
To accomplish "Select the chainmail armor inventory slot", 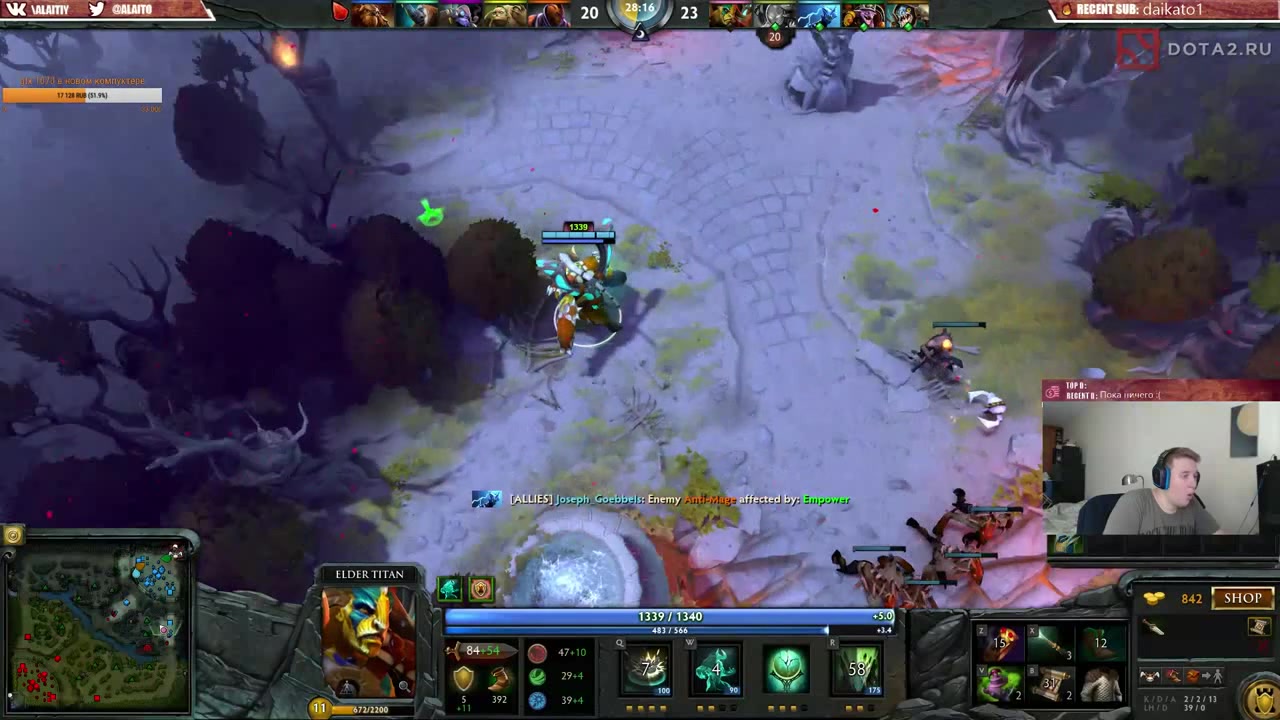I will tap(1101, 684).
